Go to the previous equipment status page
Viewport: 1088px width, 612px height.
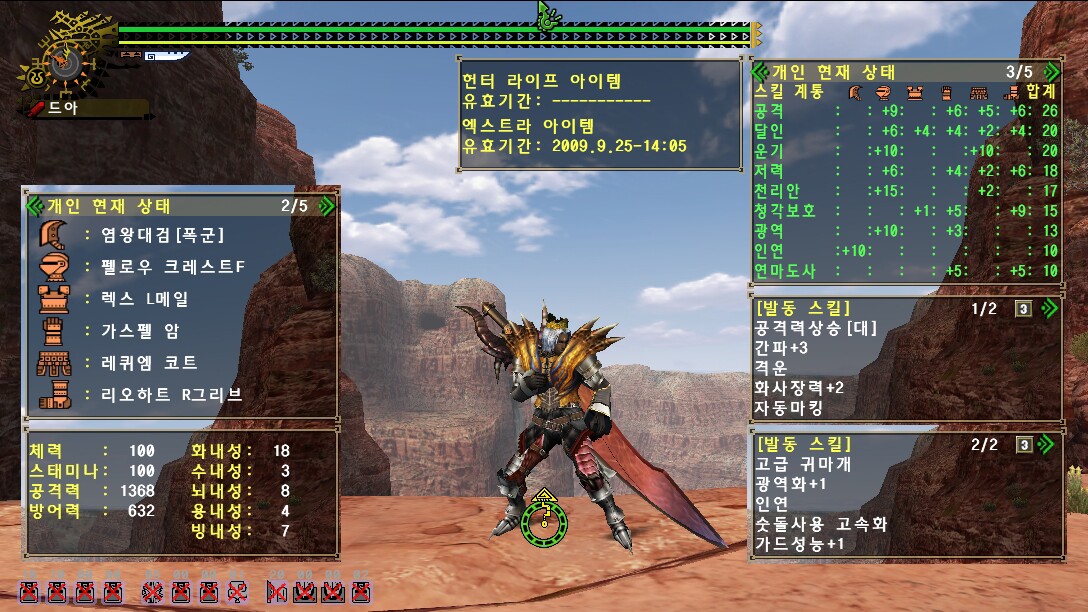click(x=35, y=206)
